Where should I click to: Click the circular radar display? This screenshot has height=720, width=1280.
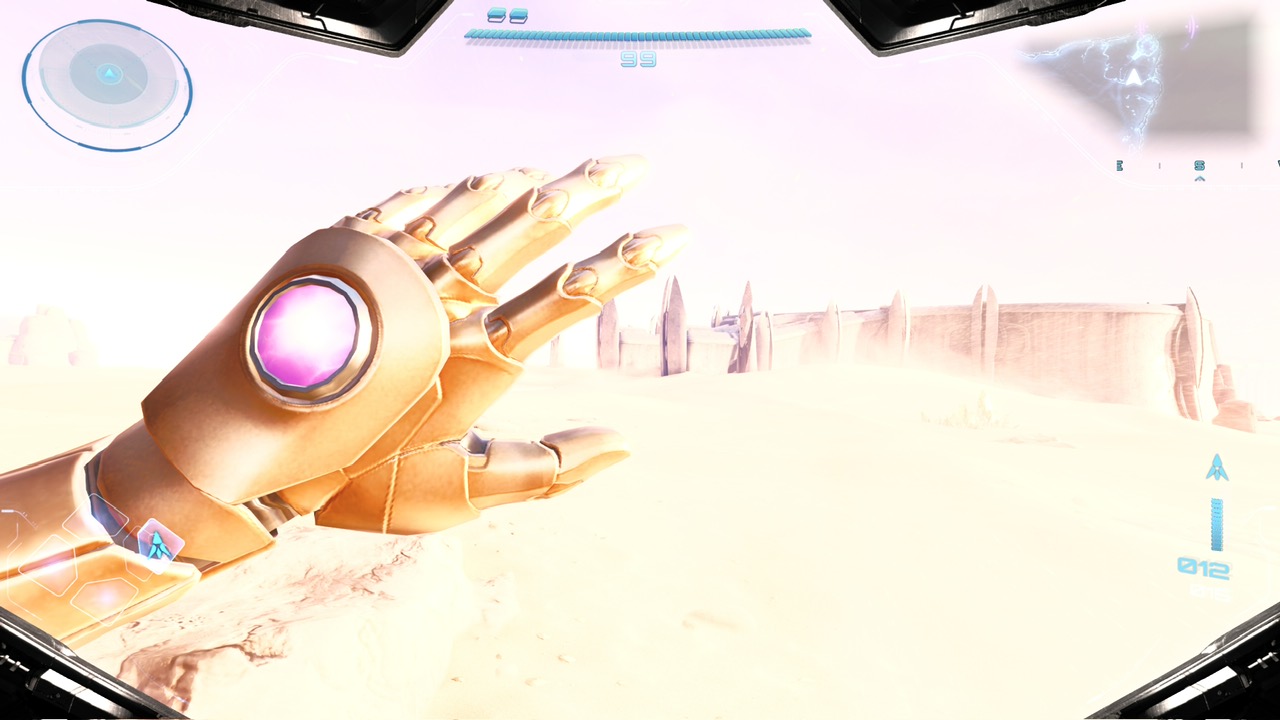[x=107, y=84]
